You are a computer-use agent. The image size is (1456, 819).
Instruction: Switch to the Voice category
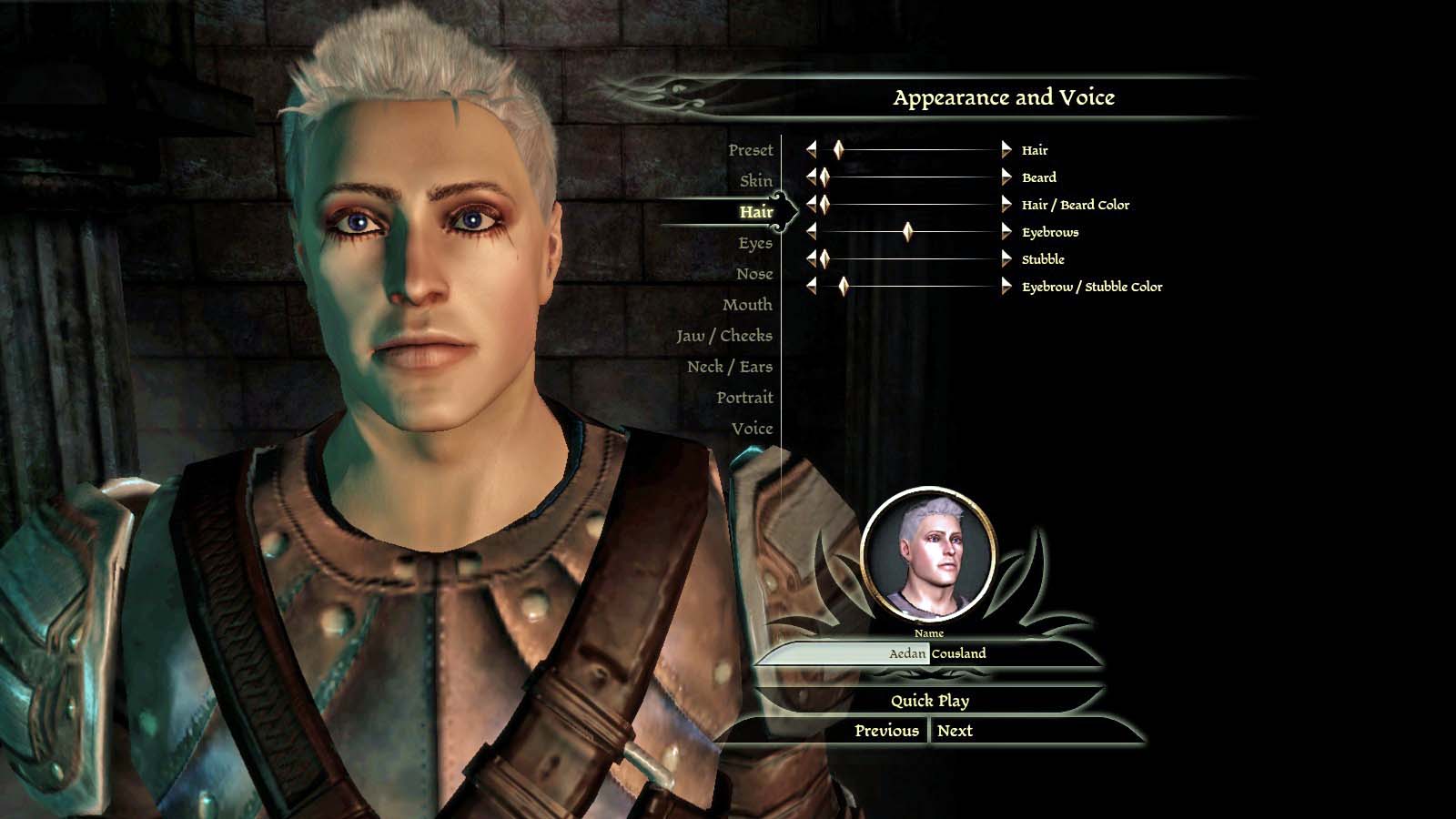pyautogui.click(x=751, y=429)
